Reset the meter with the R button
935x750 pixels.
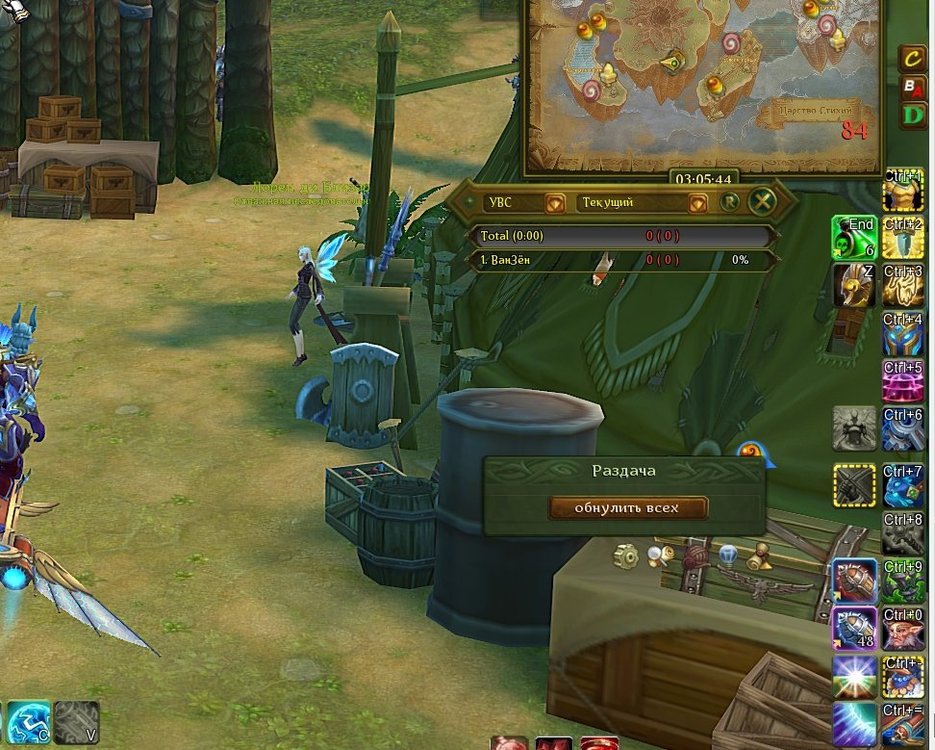730,202
